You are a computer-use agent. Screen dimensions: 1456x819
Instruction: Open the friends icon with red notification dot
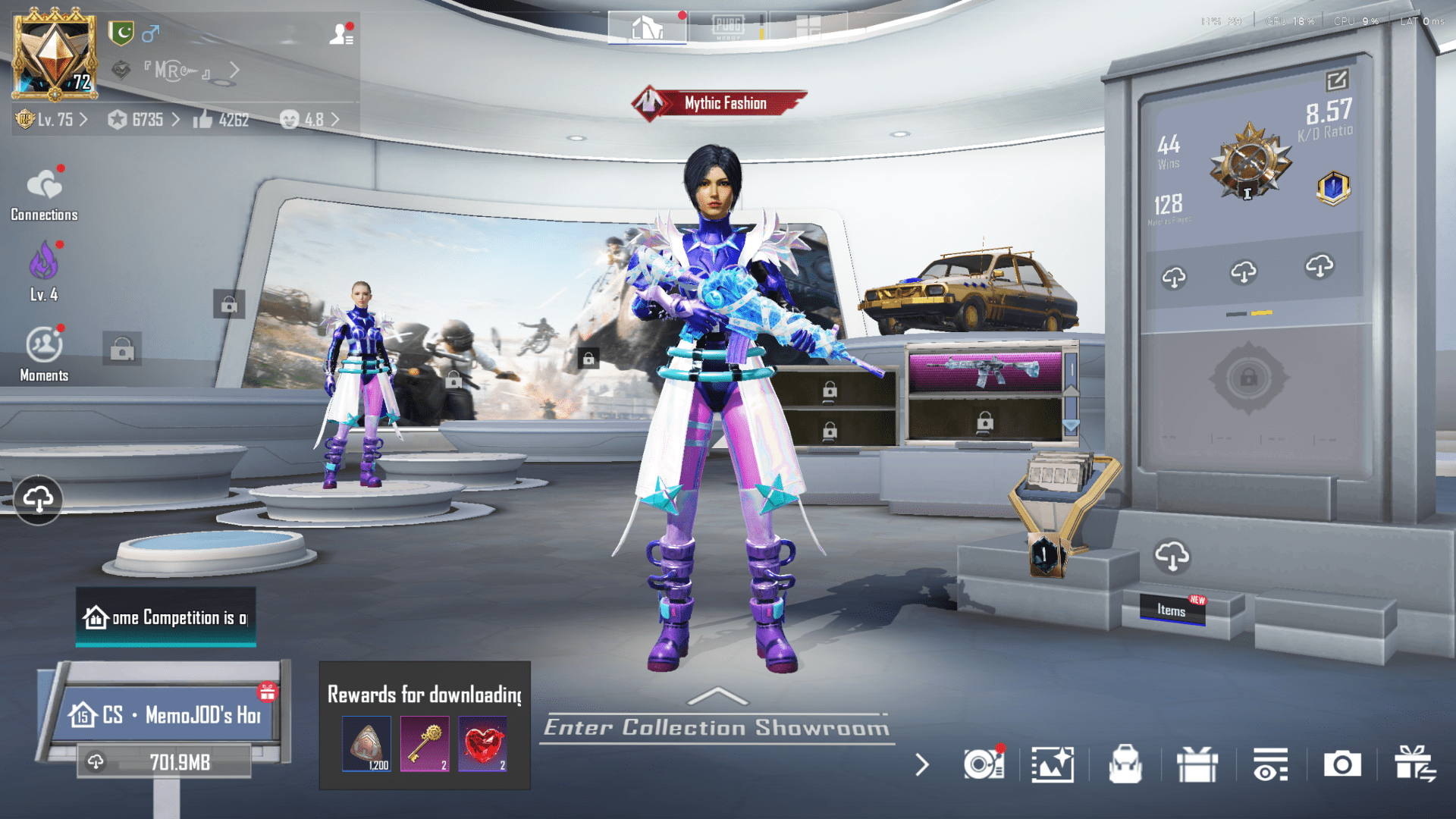(x=340, y=34)
